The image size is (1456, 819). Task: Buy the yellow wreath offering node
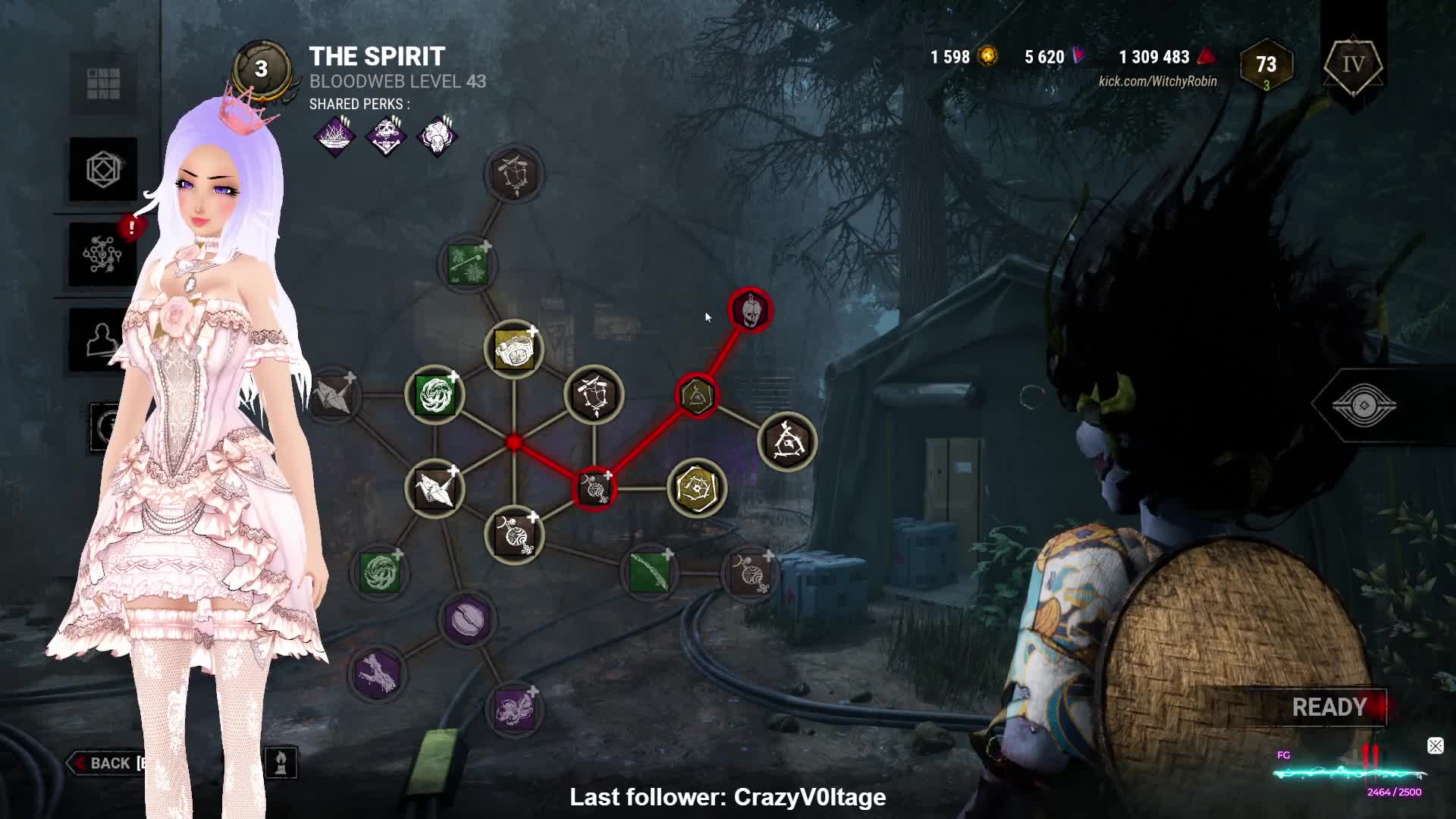tap(514, 349)
